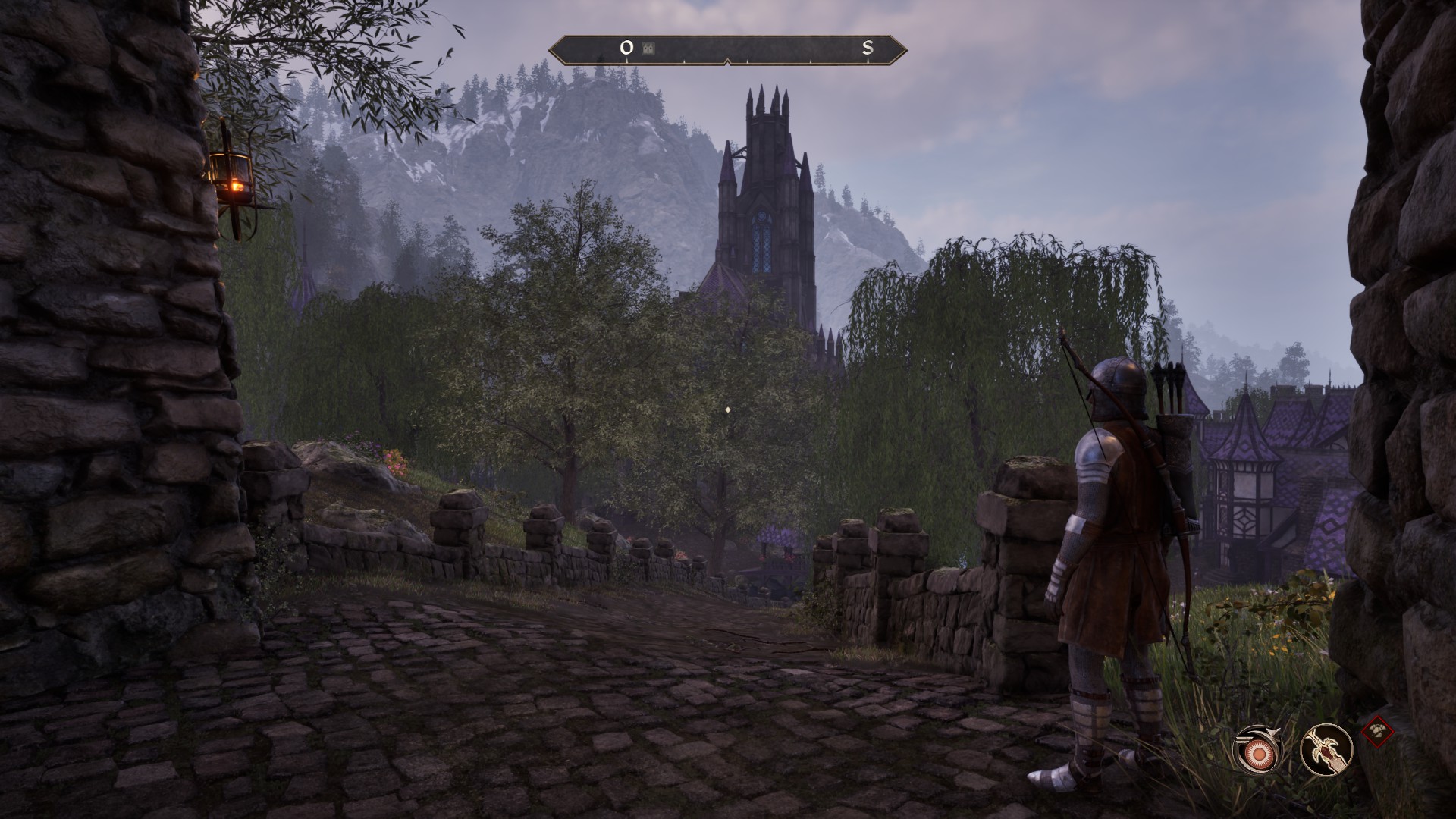Click the compass bar at the top

(728, 49)
